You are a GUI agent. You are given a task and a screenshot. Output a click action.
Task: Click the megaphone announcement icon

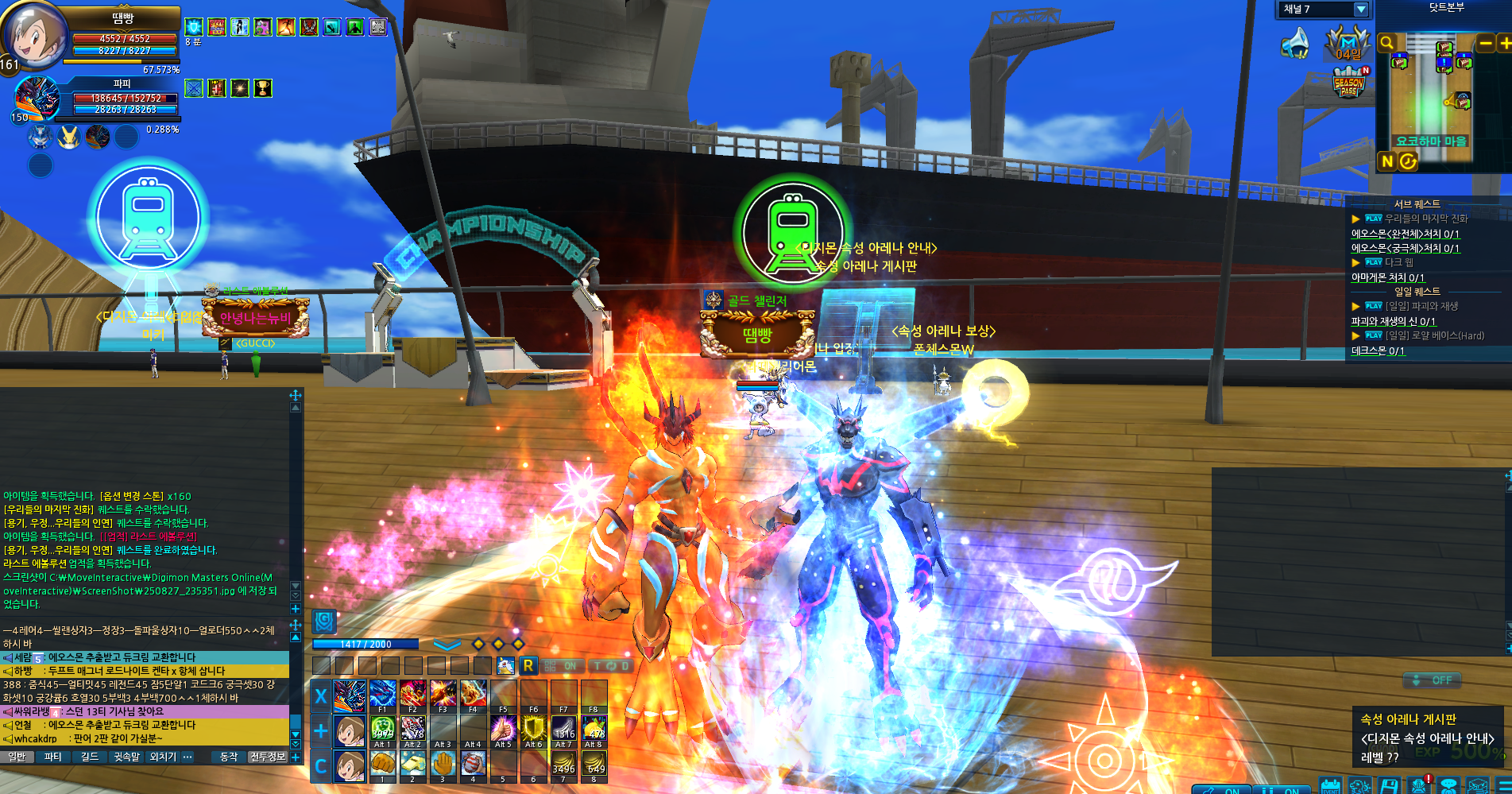(x=1295, y=43)
